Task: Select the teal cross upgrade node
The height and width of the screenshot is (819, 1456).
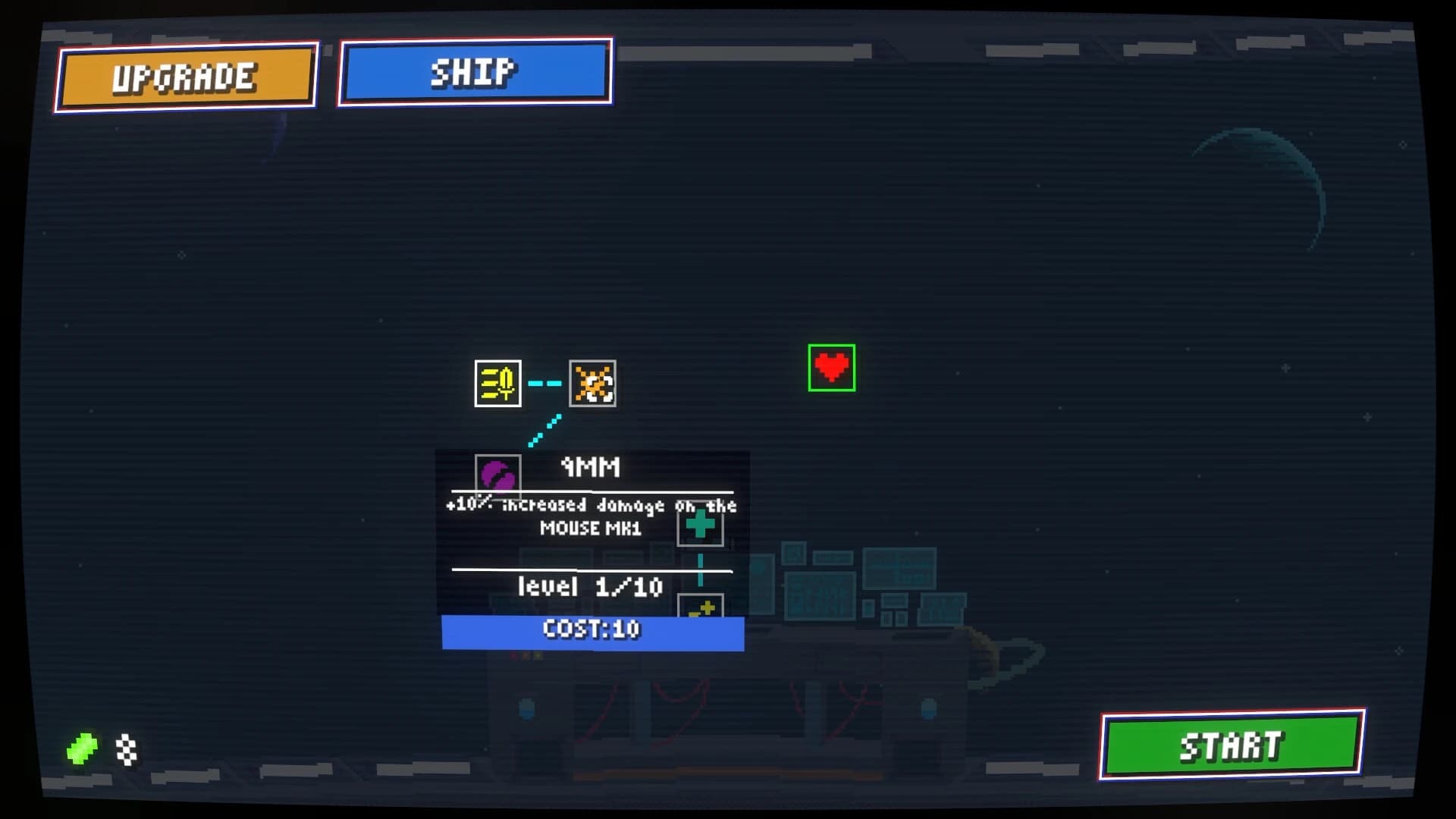Action: [x=698, y=522]
